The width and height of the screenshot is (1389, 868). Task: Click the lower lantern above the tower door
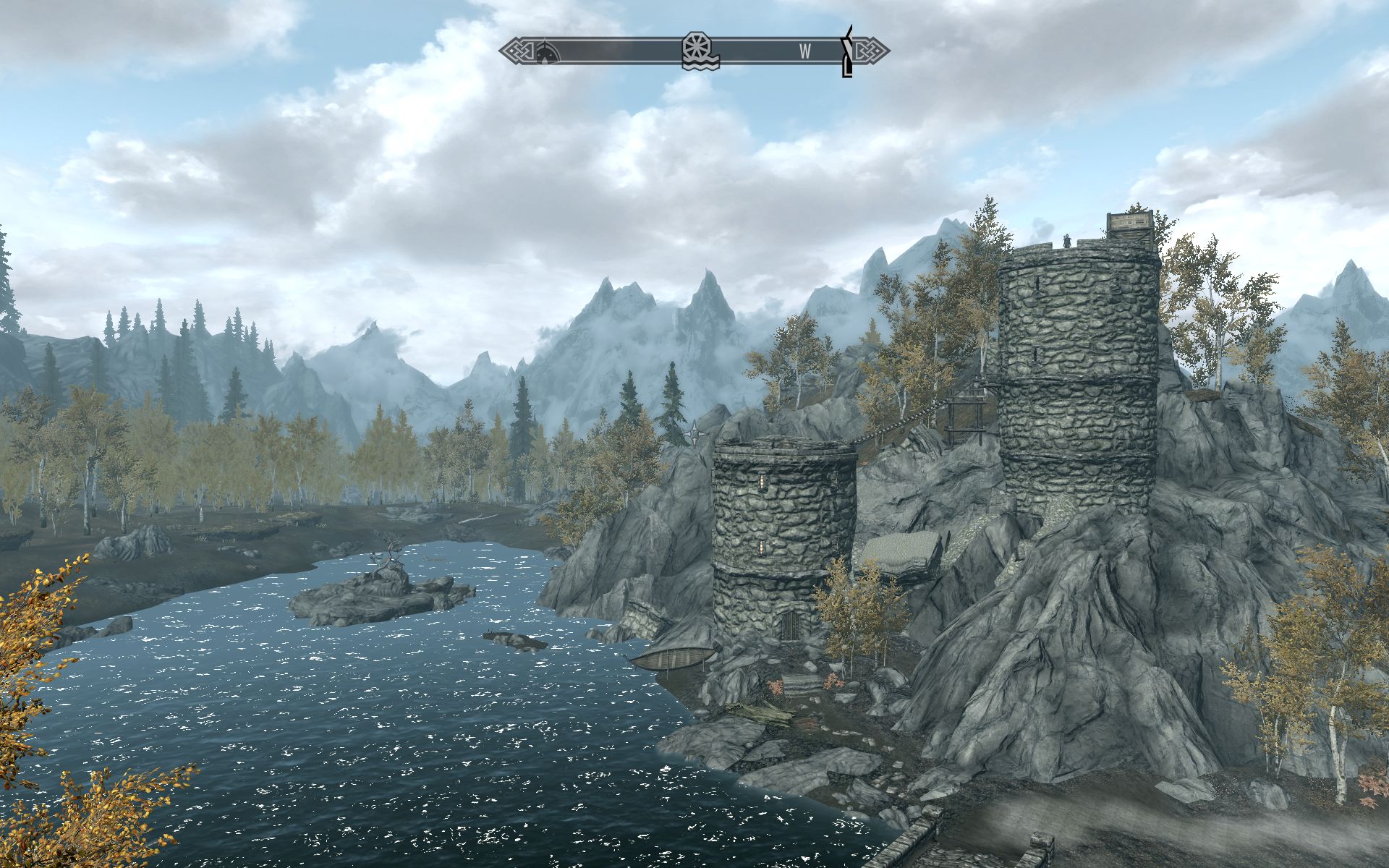(761, 548)
